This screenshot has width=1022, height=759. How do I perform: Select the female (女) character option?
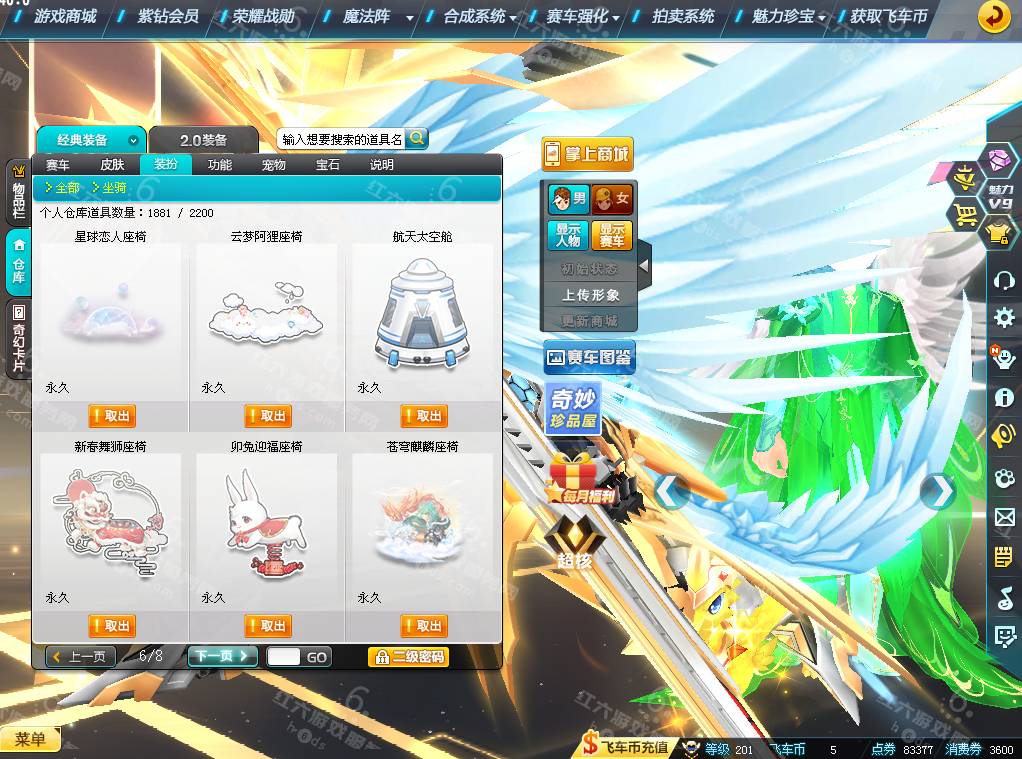point(612,199)
